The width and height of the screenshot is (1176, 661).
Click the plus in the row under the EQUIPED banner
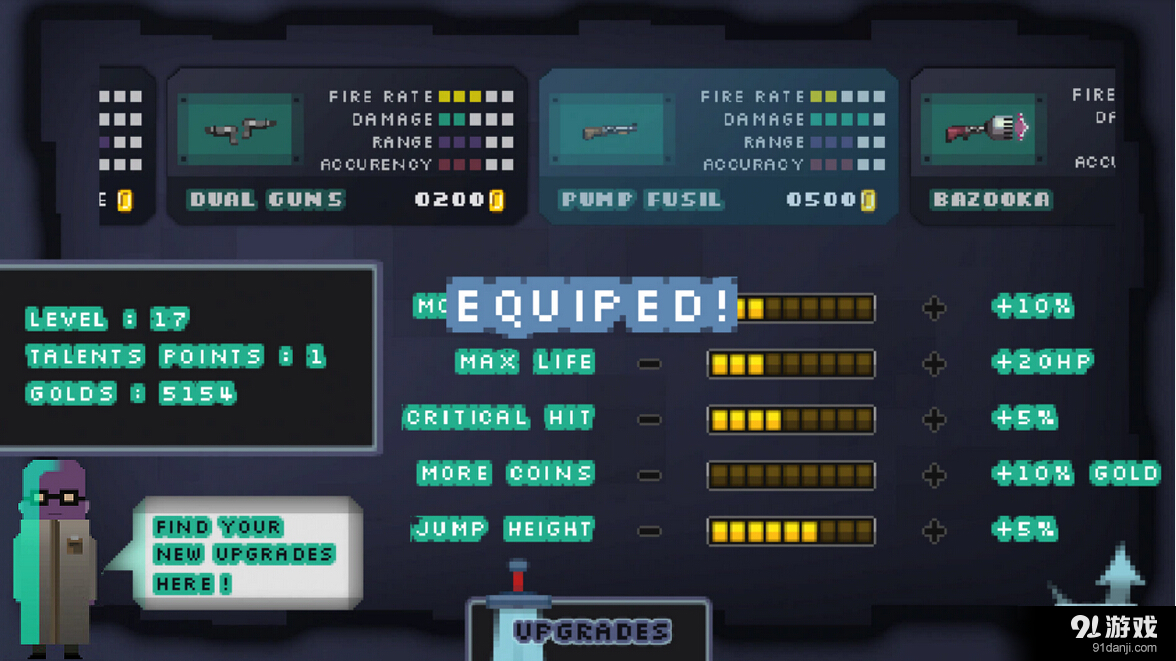click(x=934, y=308)
